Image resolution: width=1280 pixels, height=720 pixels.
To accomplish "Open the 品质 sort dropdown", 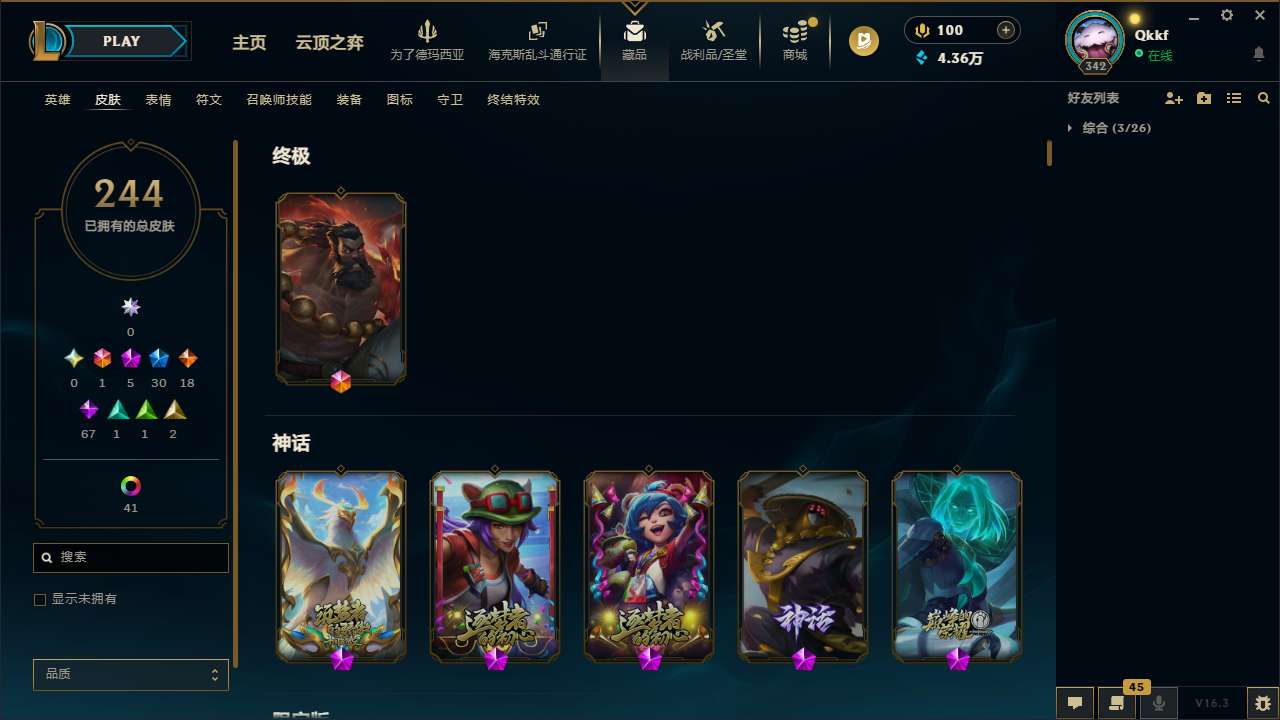I will pos(130,674).
